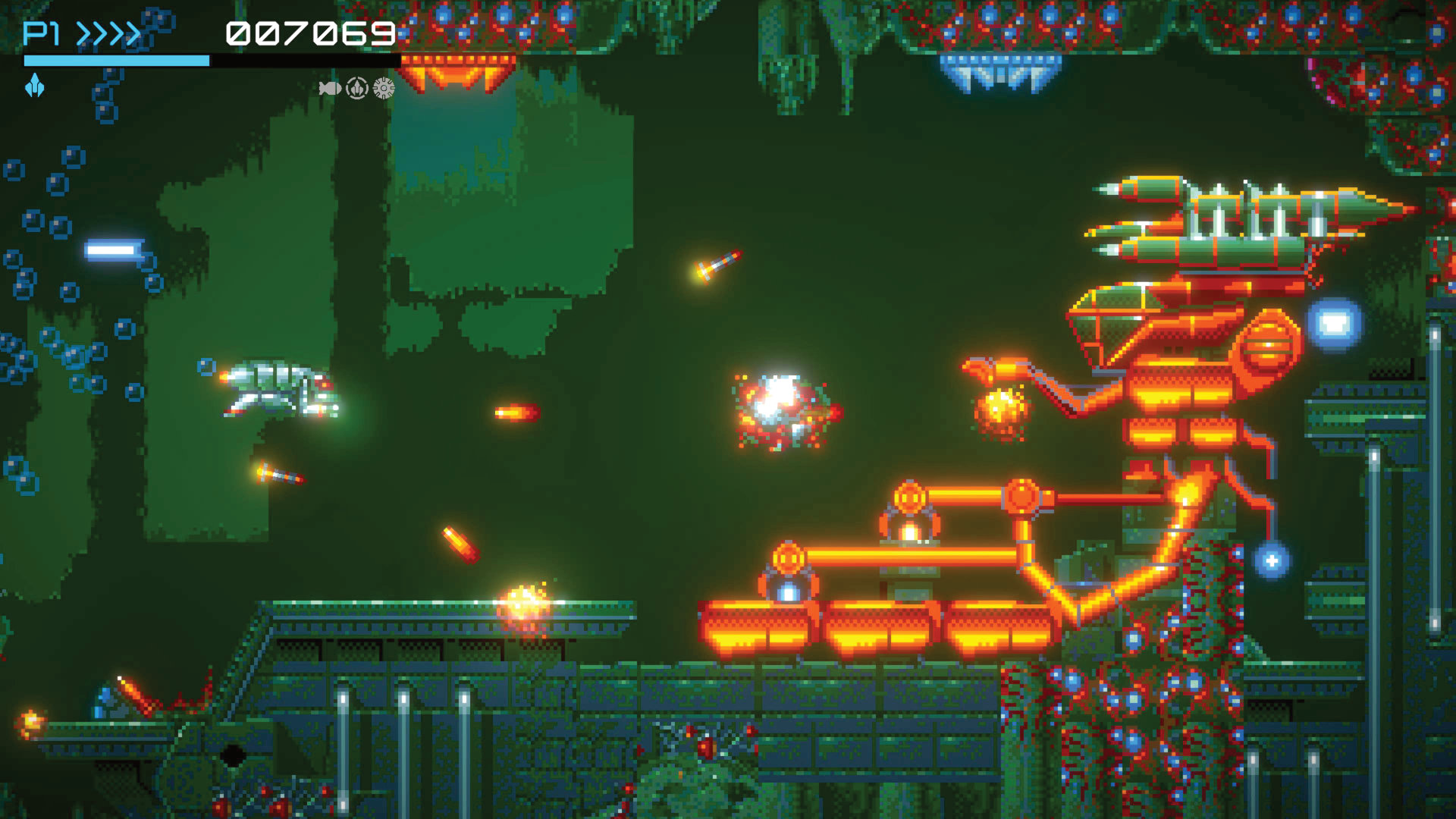Click the blue speed chevrons indicator
Image resolution: width=1456 pixels, height=819 pixels.
pos(109,34)
